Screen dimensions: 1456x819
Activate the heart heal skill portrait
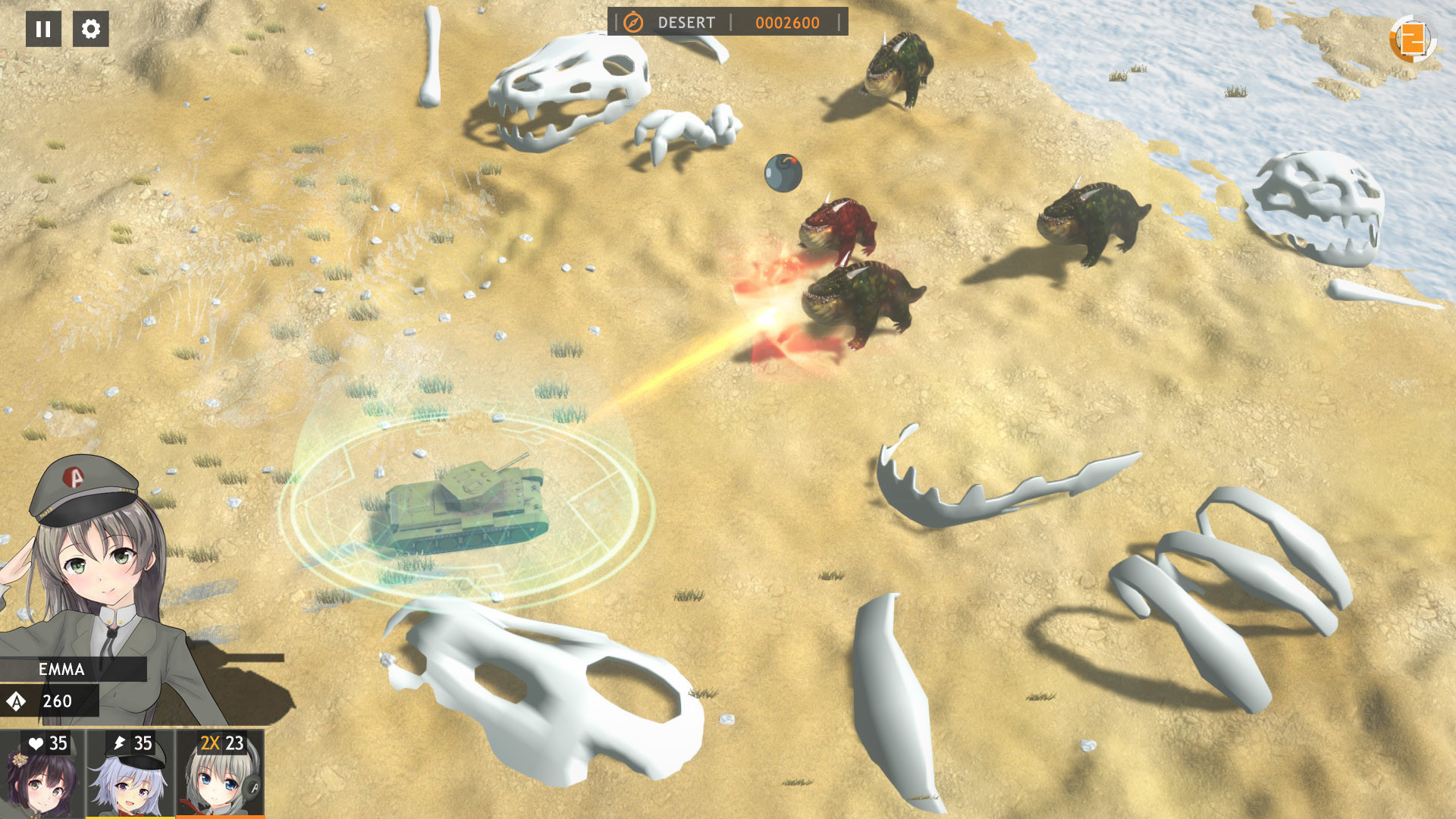point(42,773)
